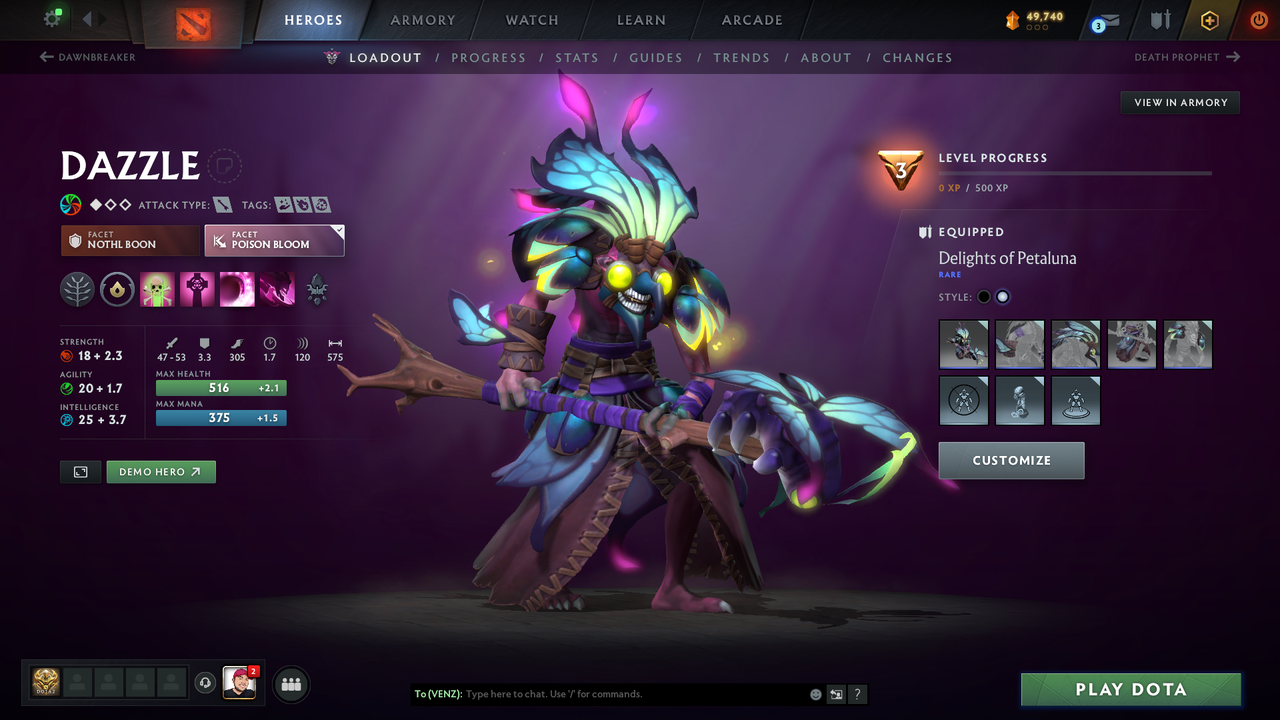
Task: Open the Dota Plus subscription icon
Action: coord(1209,19)
